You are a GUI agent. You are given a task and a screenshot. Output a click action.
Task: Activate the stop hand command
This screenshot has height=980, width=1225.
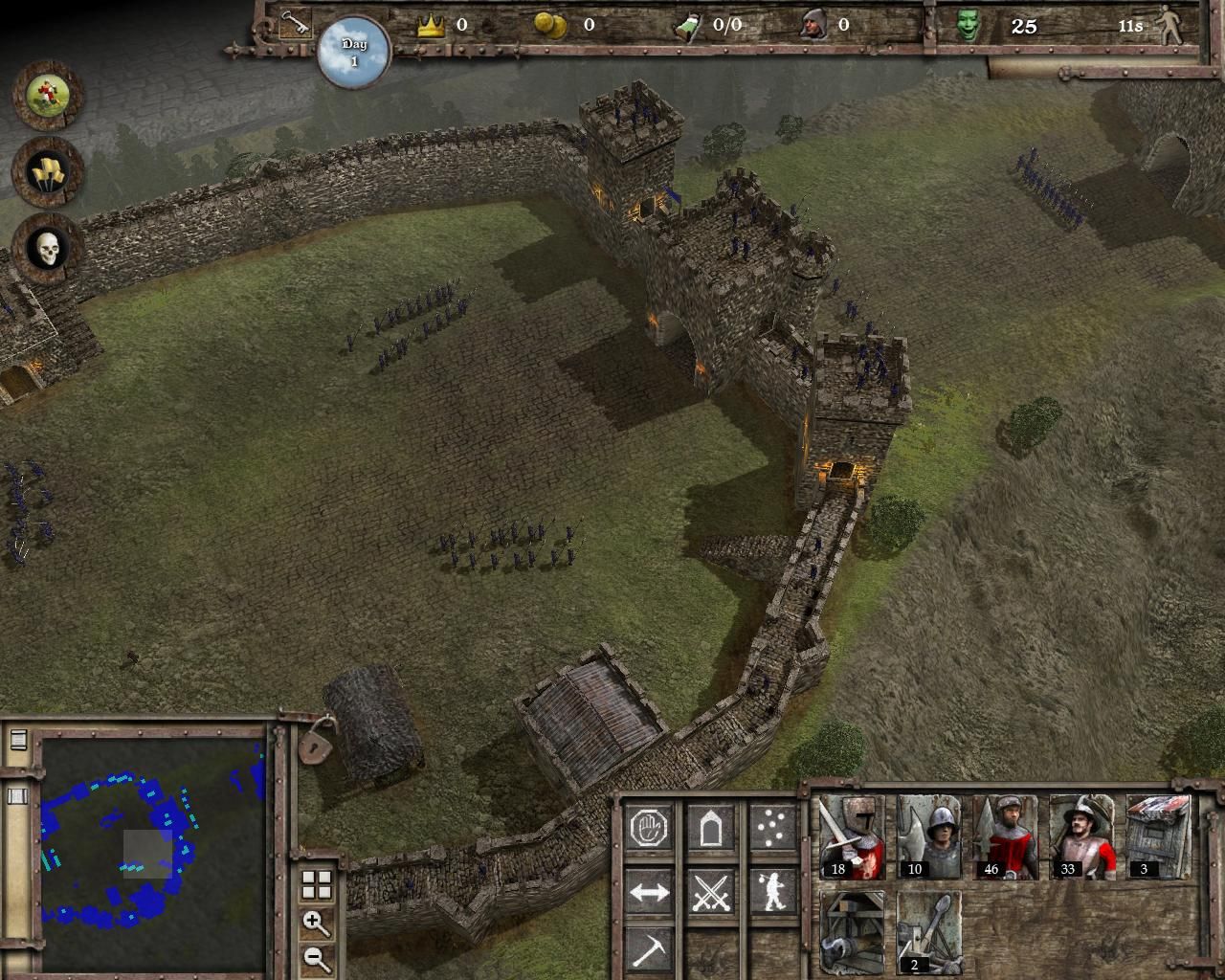click(649, 828)
